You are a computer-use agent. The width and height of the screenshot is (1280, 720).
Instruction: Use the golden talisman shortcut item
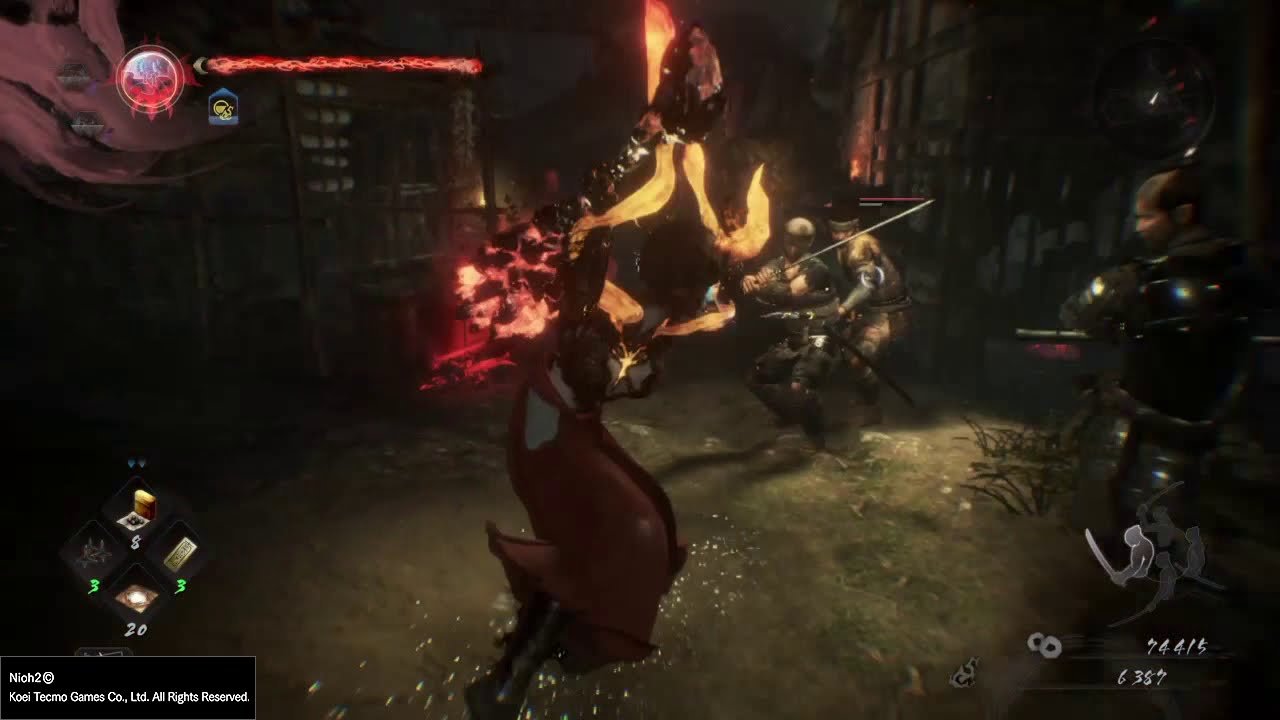179,553
